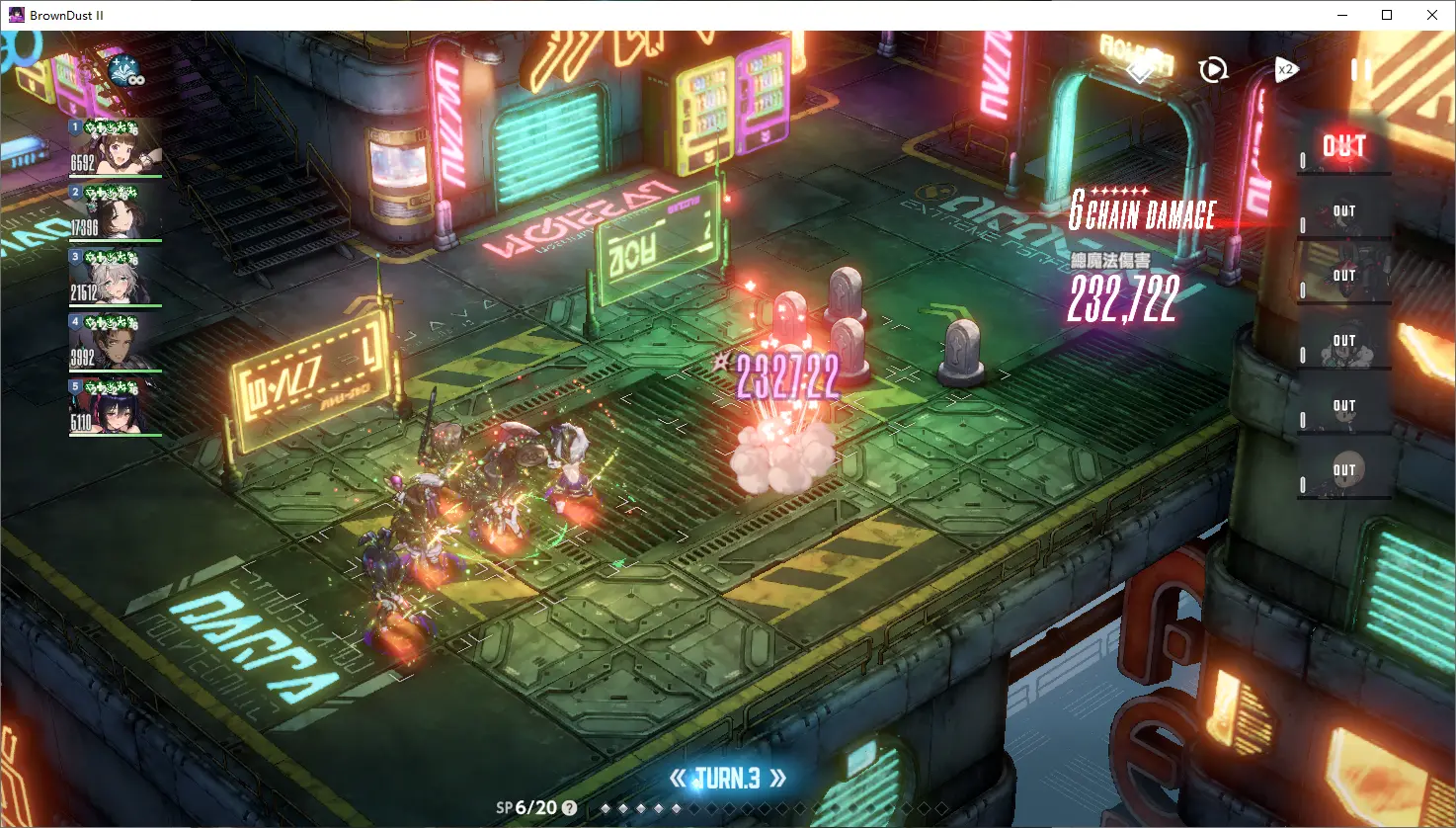
Task: Click the diamond icon in the top bar
Action: coord(1141,70)
